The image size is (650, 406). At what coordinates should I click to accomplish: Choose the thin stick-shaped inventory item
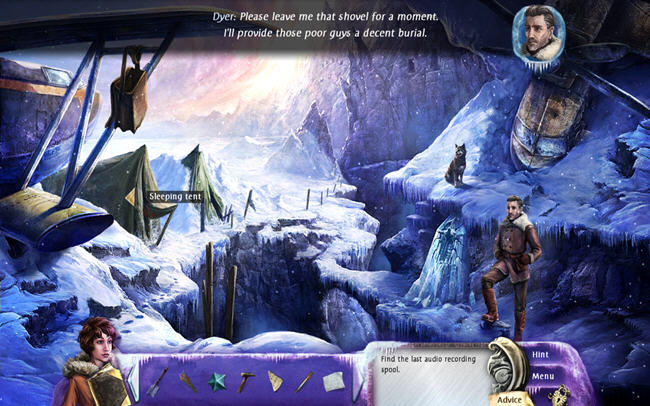[305, 381]
